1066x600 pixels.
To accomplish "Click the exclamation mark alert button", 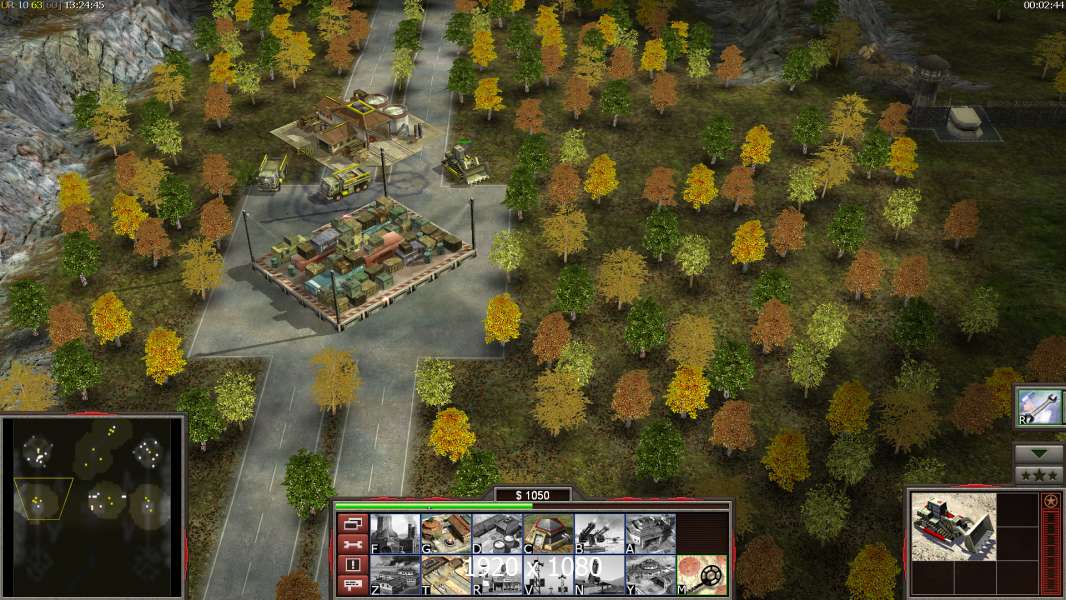I will (351, 565).
